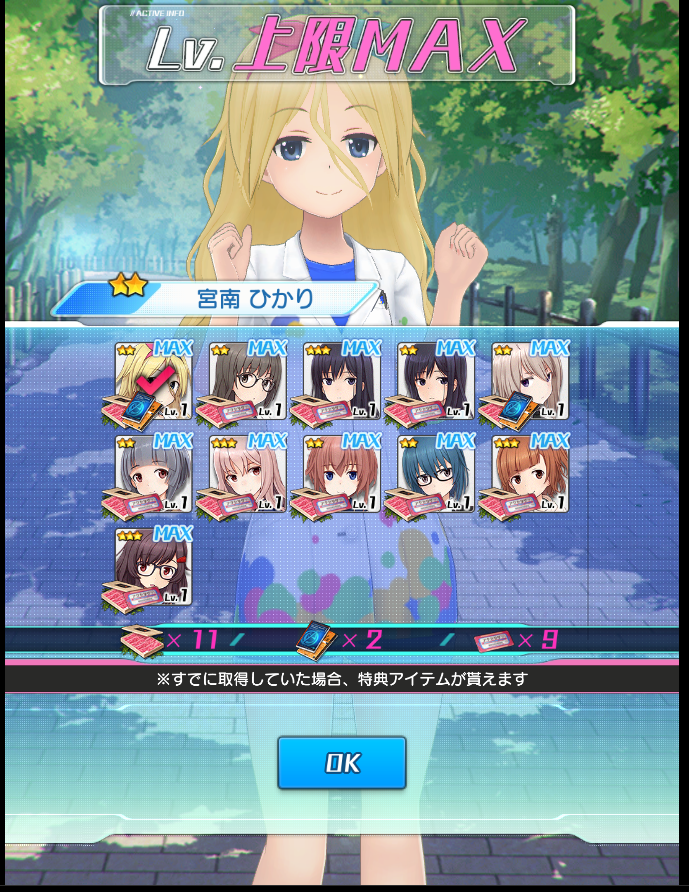689x892 pixels.
Task: Pick the brown-haired blue-eyed character card
Action: pyautogui.click(x=342, y=474)
